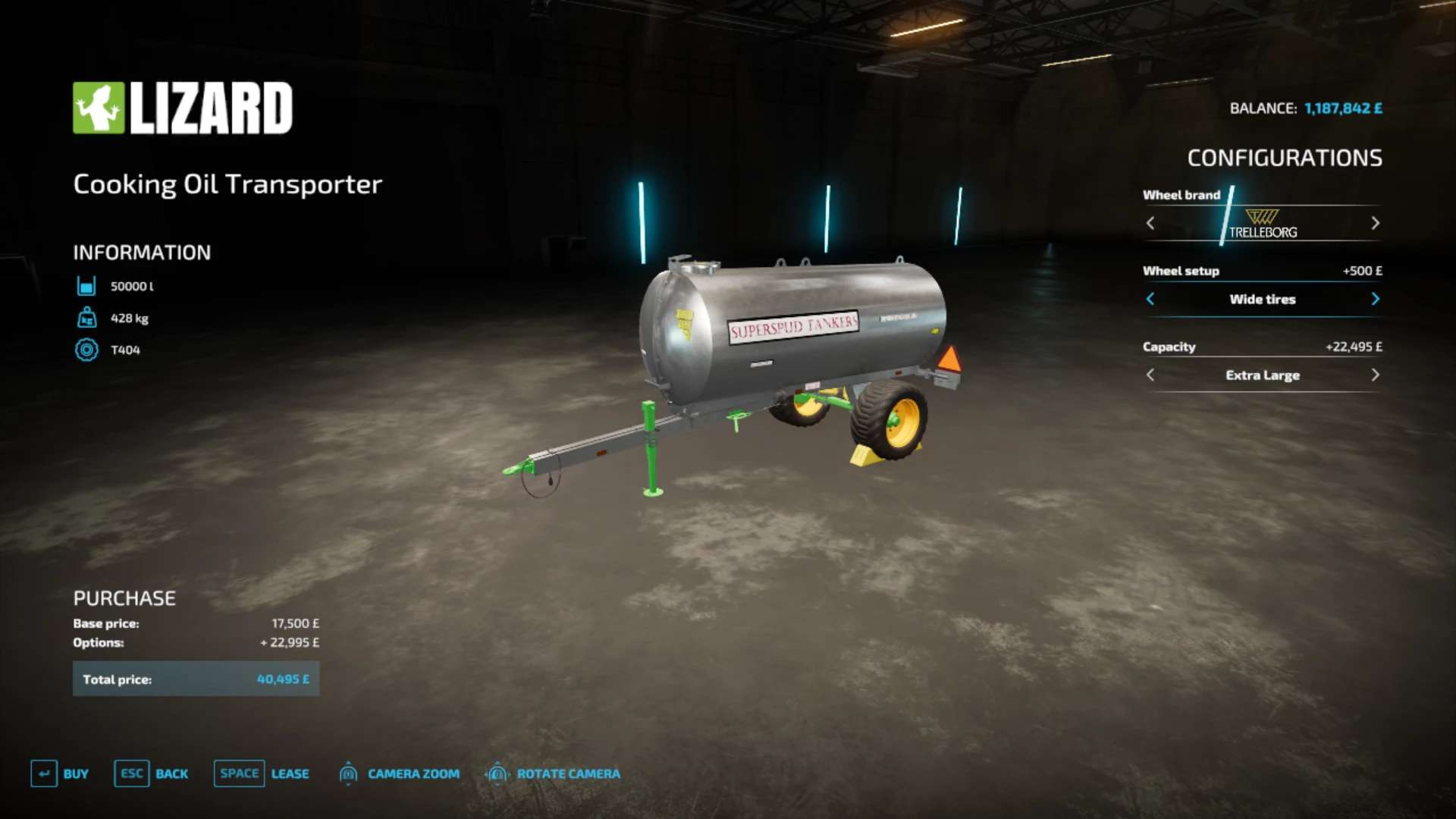Image resolution: width=1456 pixels, height=819 pixels.
Task: Click the Trelleborg wheel brand row
Action: [1262, 223]
